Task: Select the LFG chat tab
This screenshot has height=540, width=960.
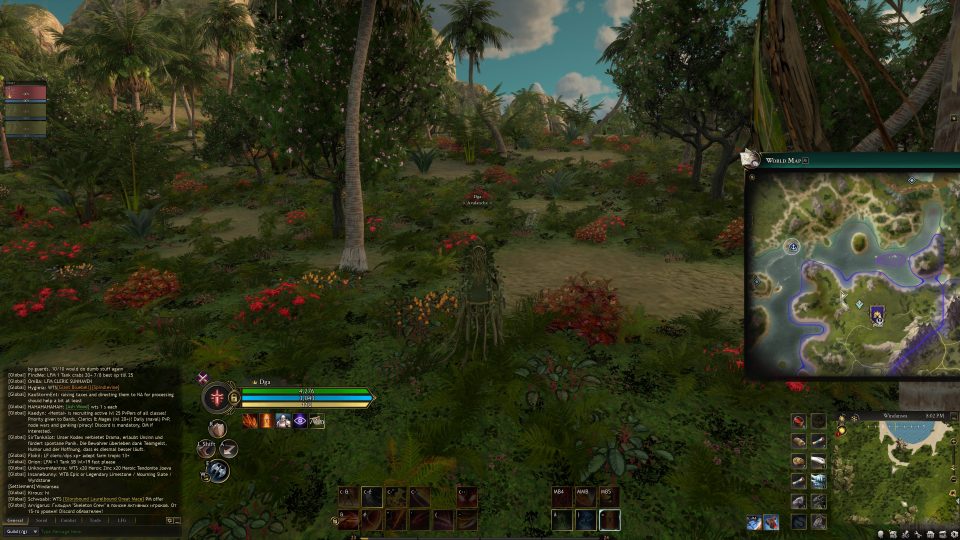Action: pyautogui.click(x=122, y=520)
